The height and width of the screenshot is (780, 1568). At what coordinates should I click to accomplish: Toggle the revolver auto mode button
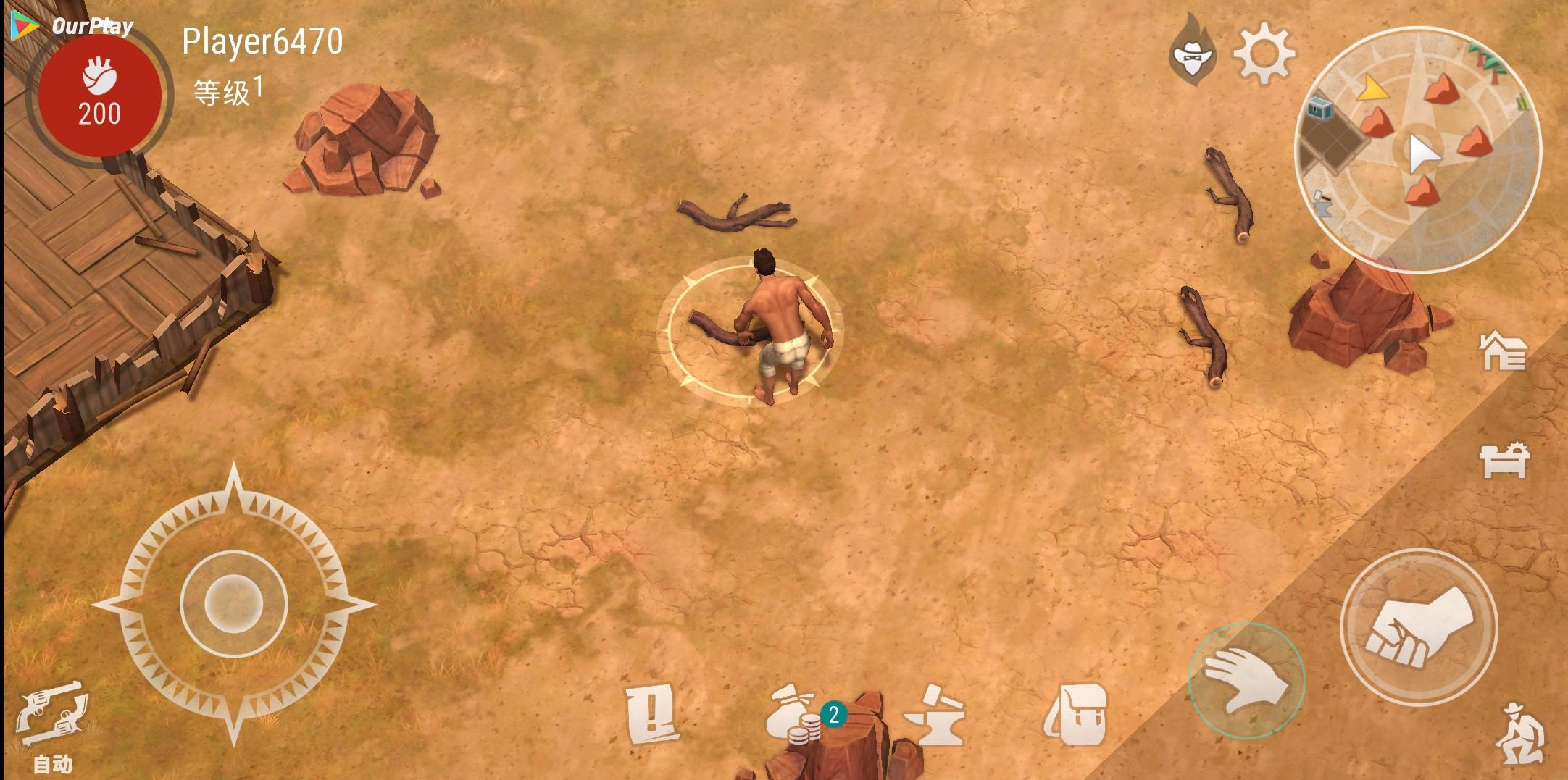coord(52,721)
